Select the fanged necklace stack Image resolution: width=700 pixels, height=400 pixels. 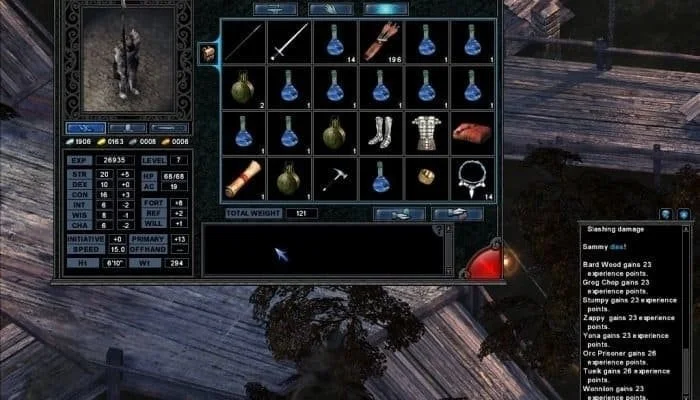pos(473,178)
